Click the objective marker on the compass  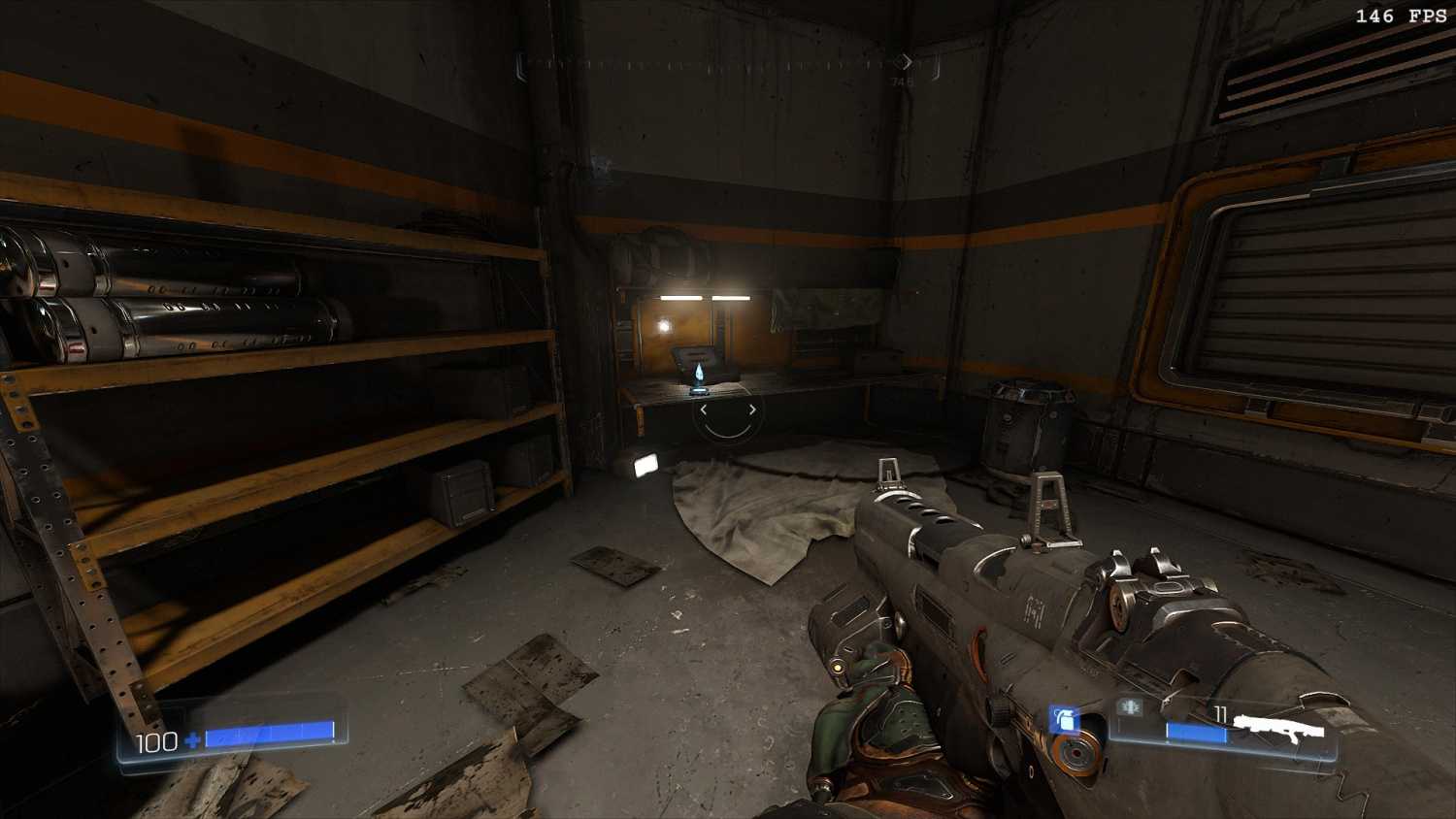[904, 62]
